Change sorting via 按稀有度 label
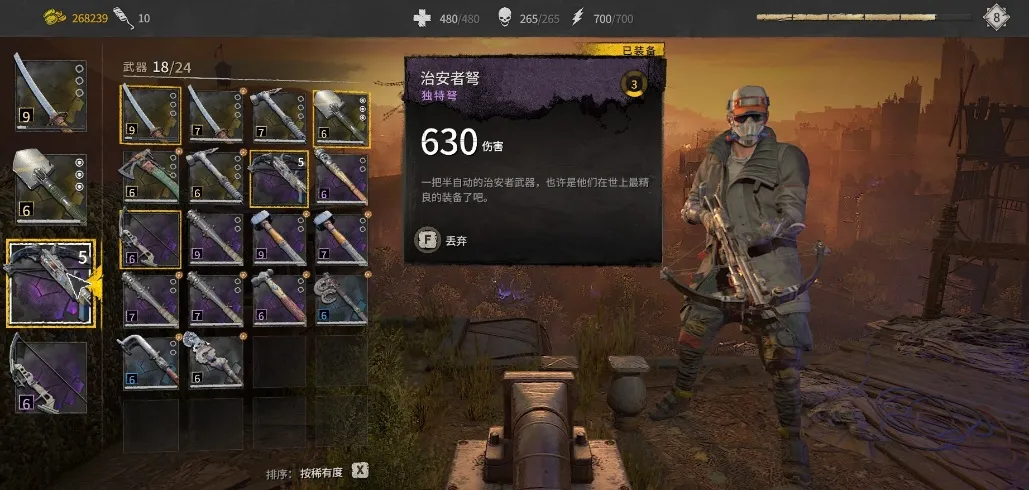Viewport: 1029px width, 490px height. tap(321, 471)
